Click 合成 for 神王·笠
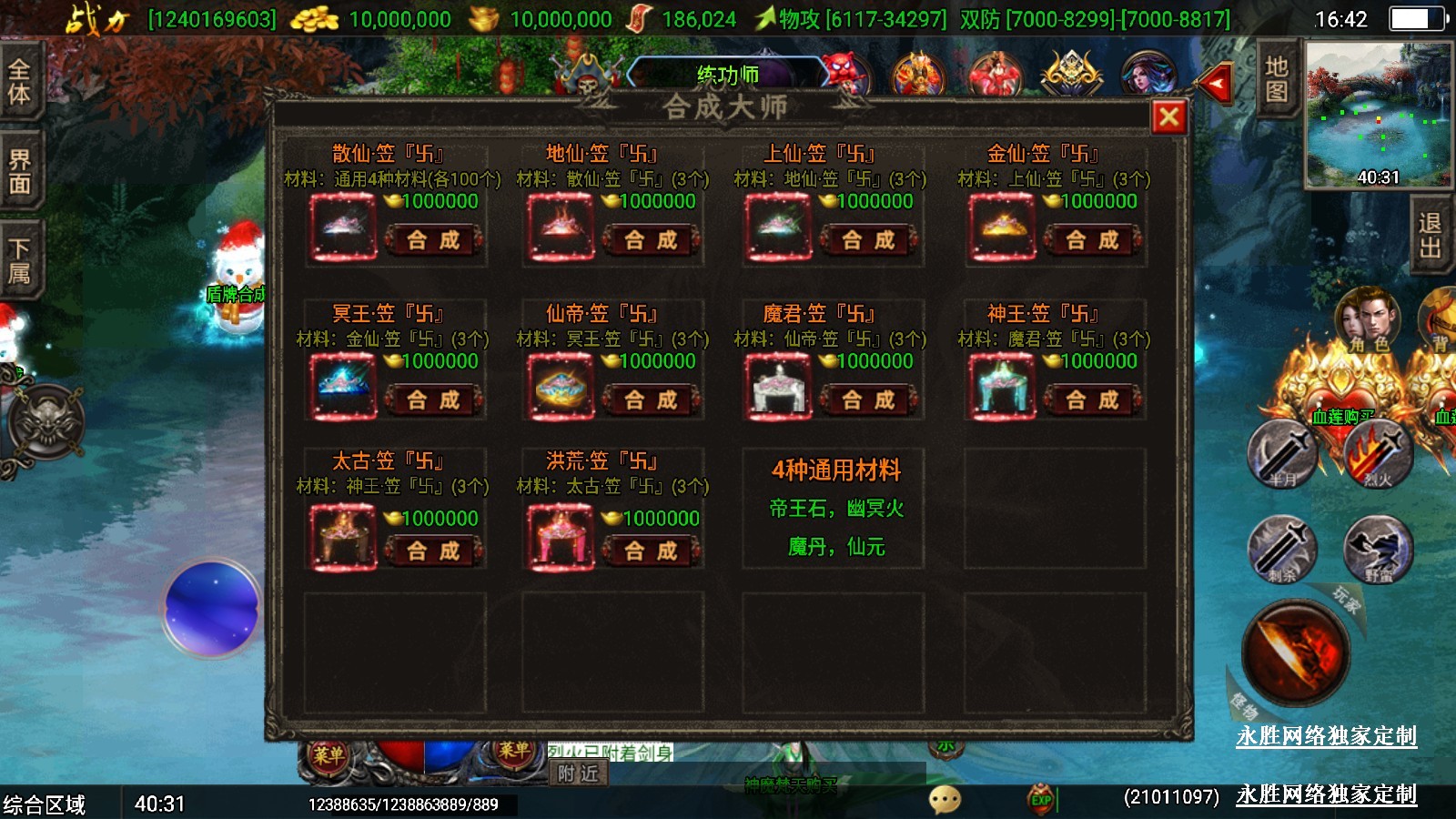The image size is (1456, 819). (x=1092, y=399)
